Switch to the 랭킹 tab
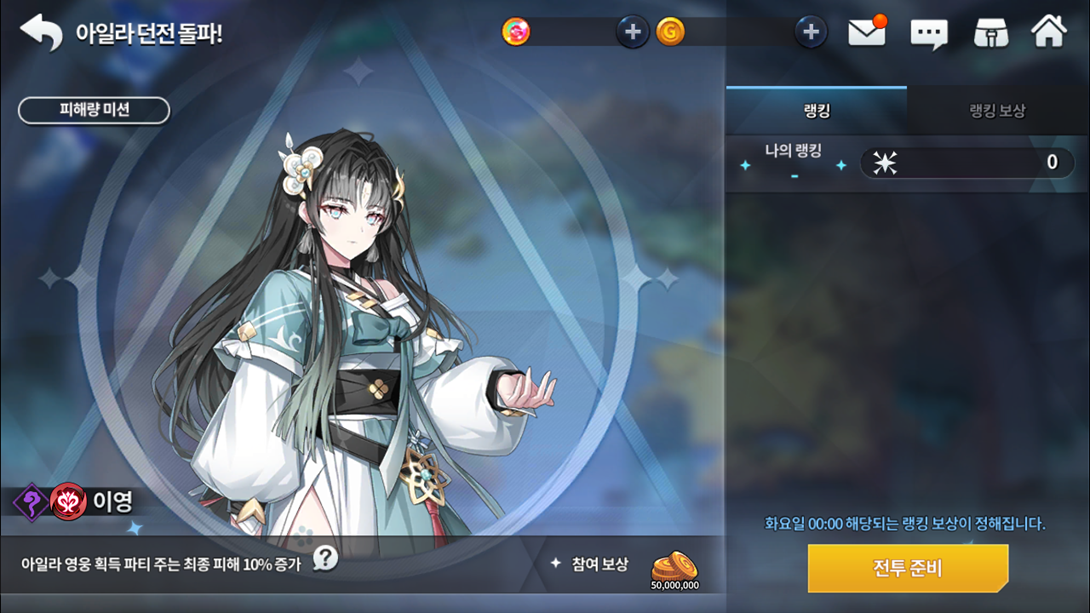 tap(816, 110)
